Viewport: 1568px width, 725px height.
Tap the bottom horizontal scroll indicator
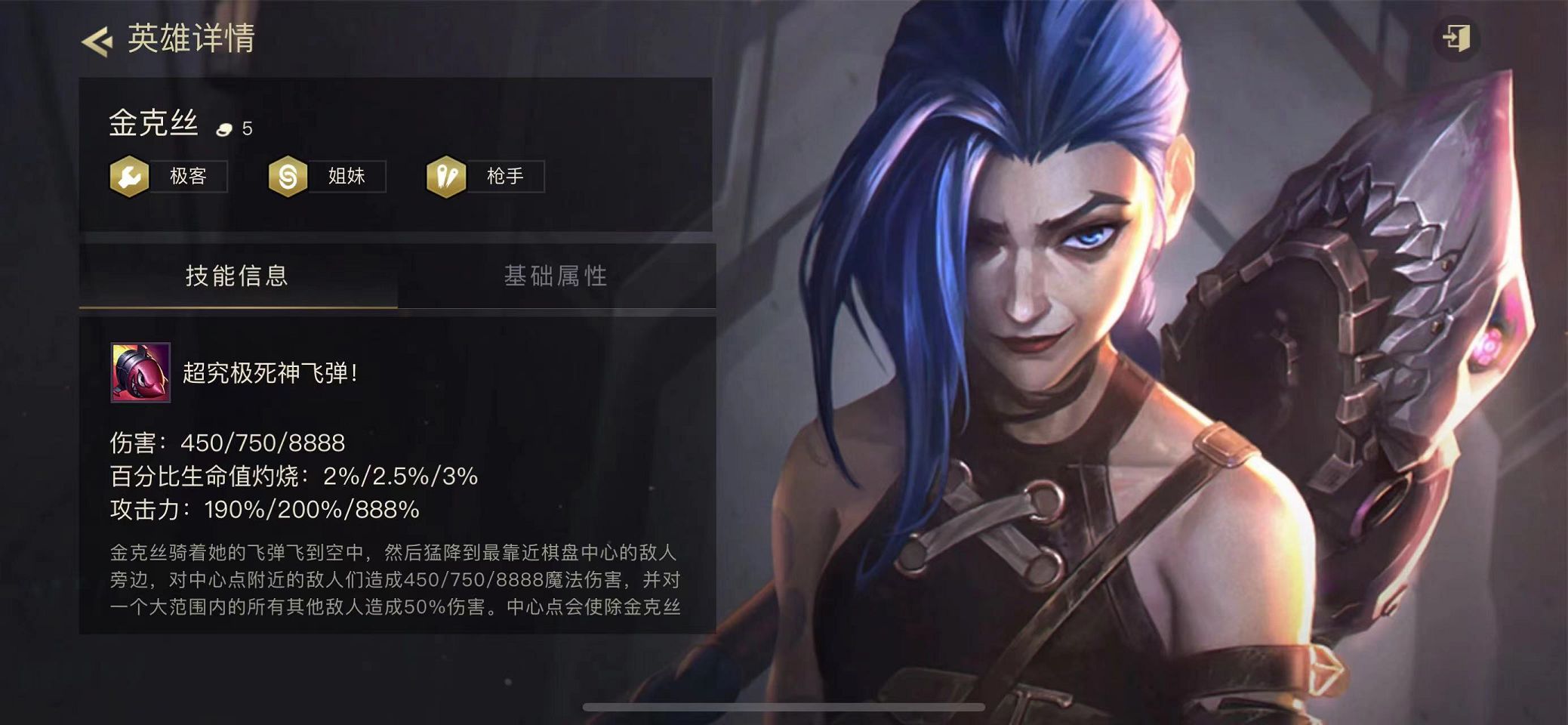(784, 707)
